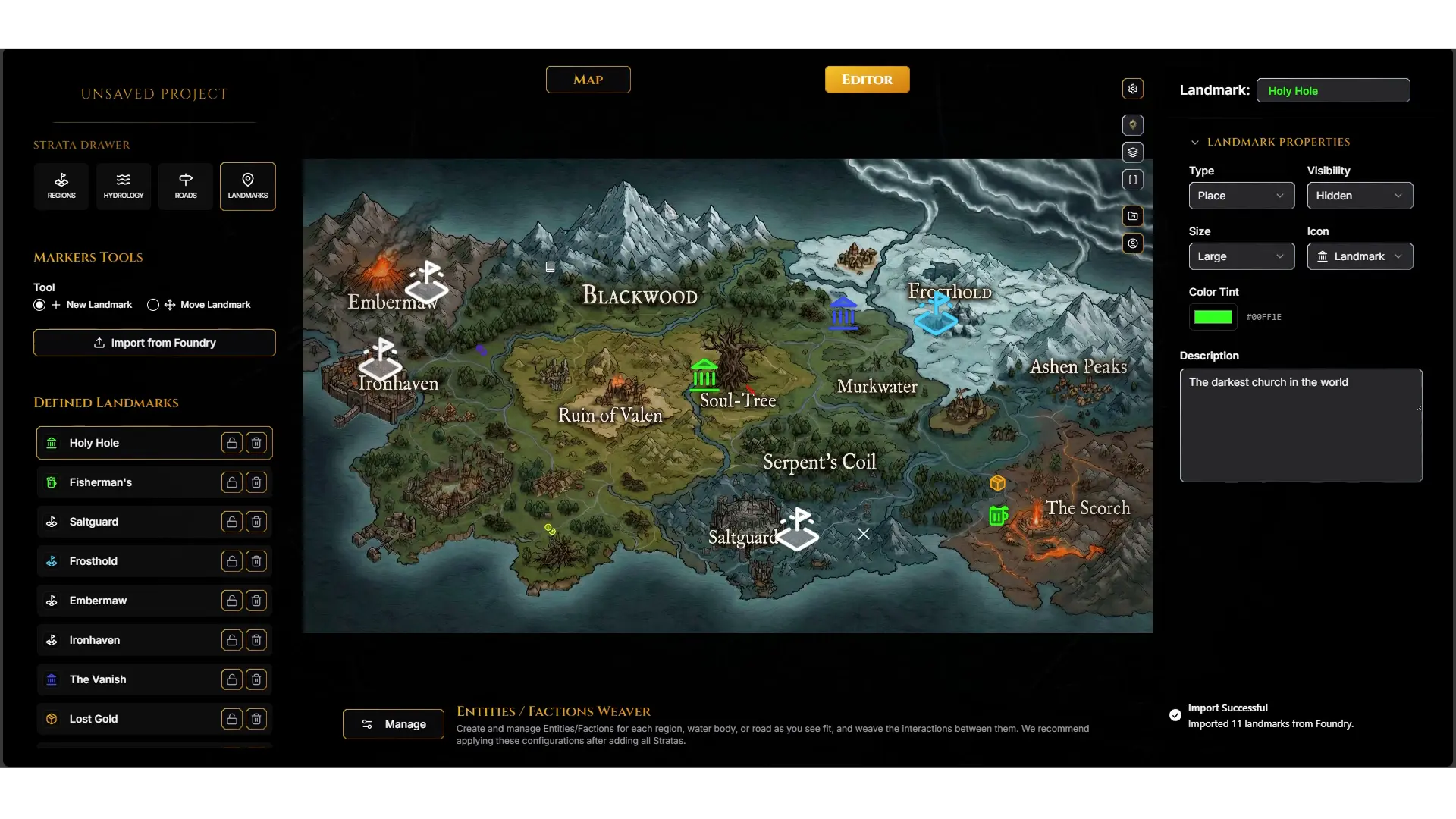Choose the Hydrology strata tool
This screenshot has width=1456, height=819.
click(x=124, y=187)
